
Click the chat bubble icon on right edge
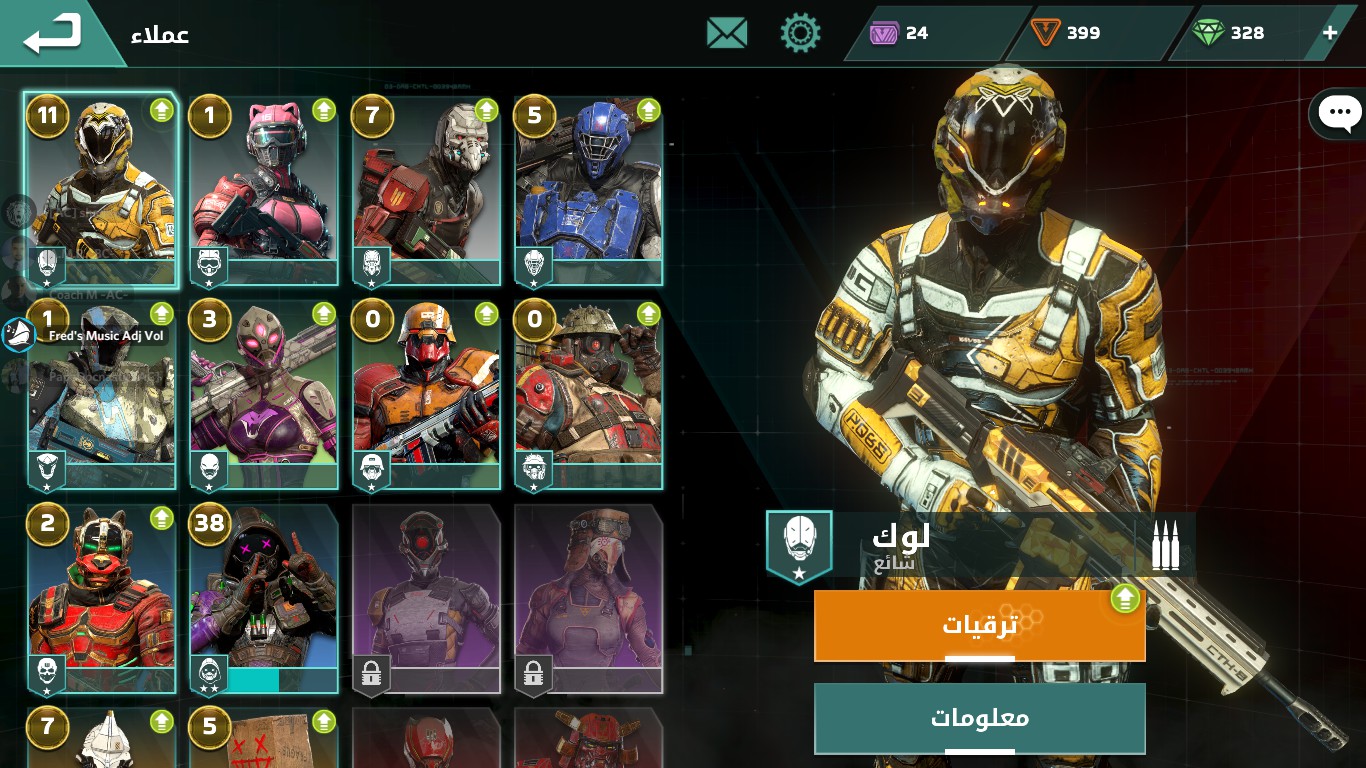pyautogui.click(x=1340, y=113)
